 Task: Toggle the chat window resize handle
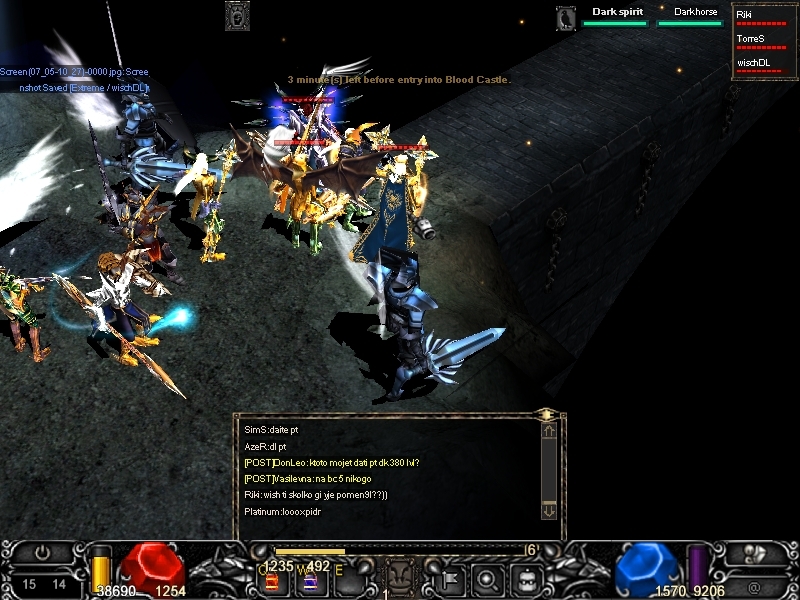click(x=546, y=413)
